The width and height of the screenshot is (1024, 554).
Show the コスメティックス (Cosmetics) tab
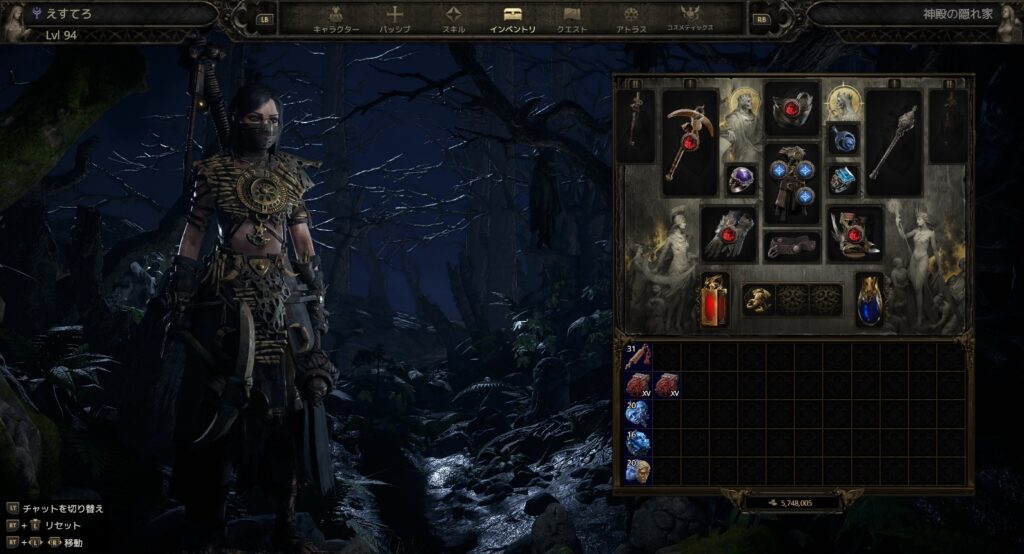coord(690,19)
